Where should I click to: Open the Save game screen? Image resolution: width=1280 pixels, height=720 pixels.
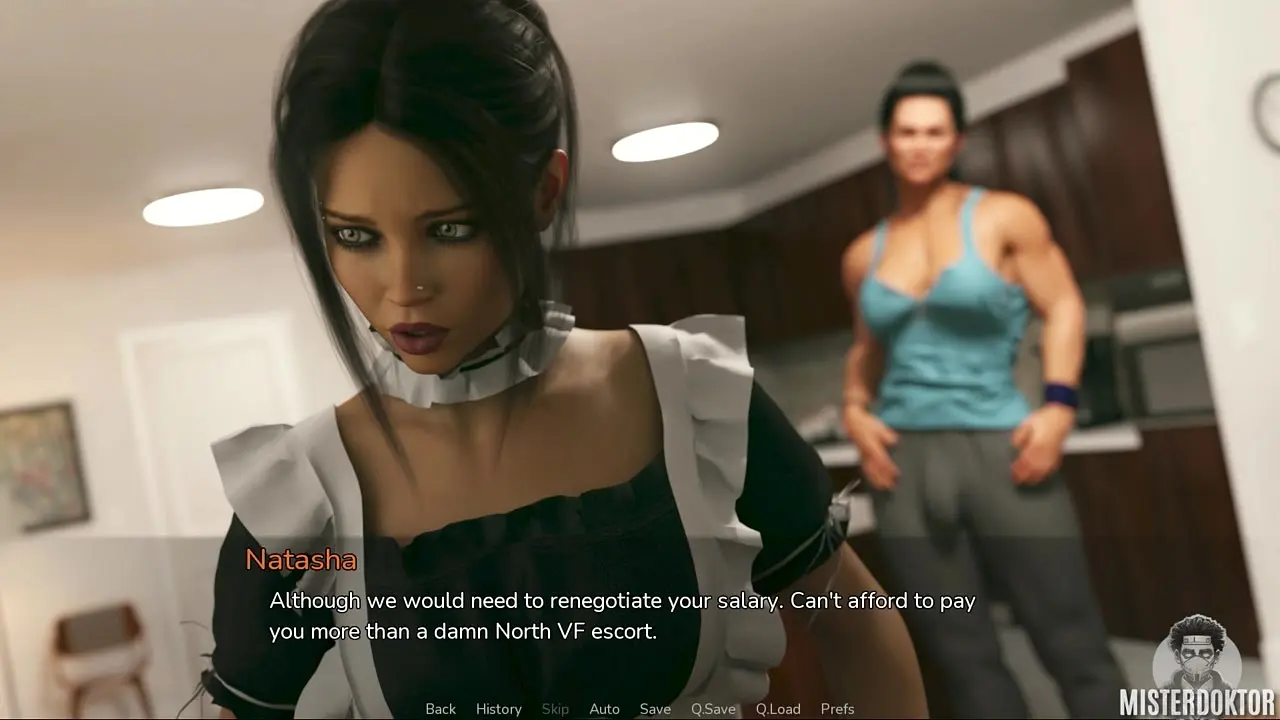(x=655, y=709)
